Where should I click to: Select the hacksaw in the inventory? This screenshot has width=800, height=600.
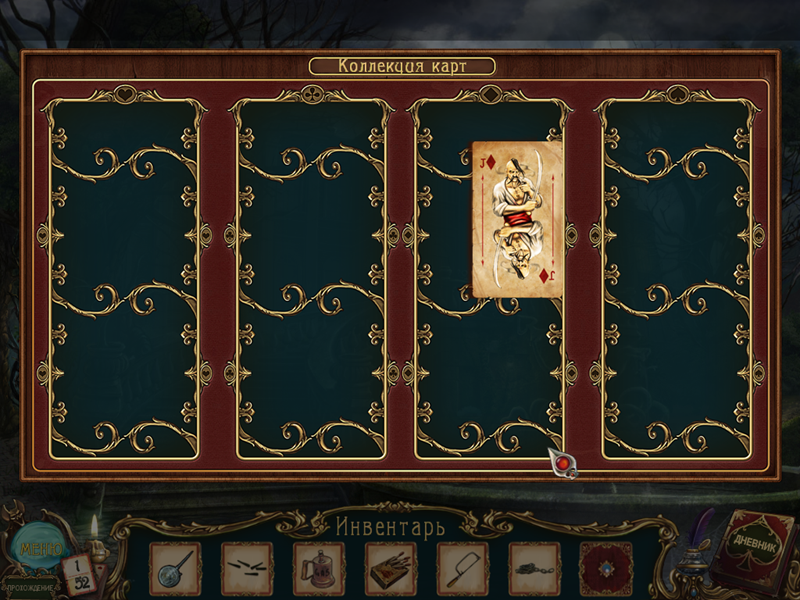pos(462,569)
